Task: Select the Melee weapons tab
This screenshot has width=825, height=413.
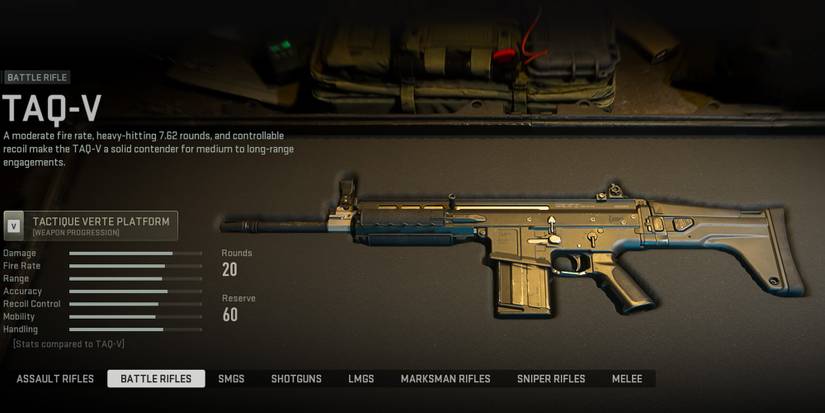Action: click(x=628, y=379)
